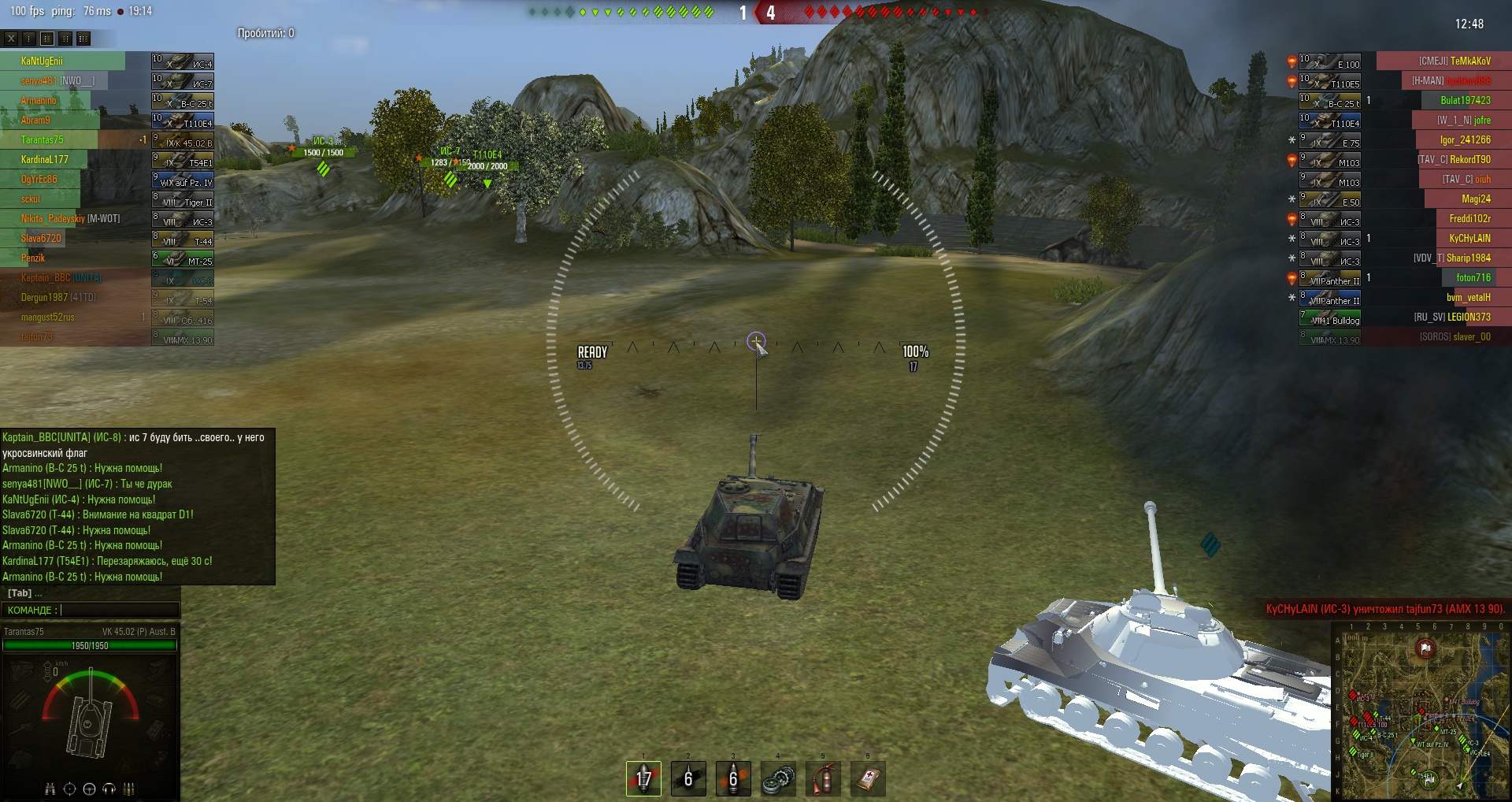Click the driver steering wheel icon
This screenshot has height=802, width=1512.
(89, 789)
